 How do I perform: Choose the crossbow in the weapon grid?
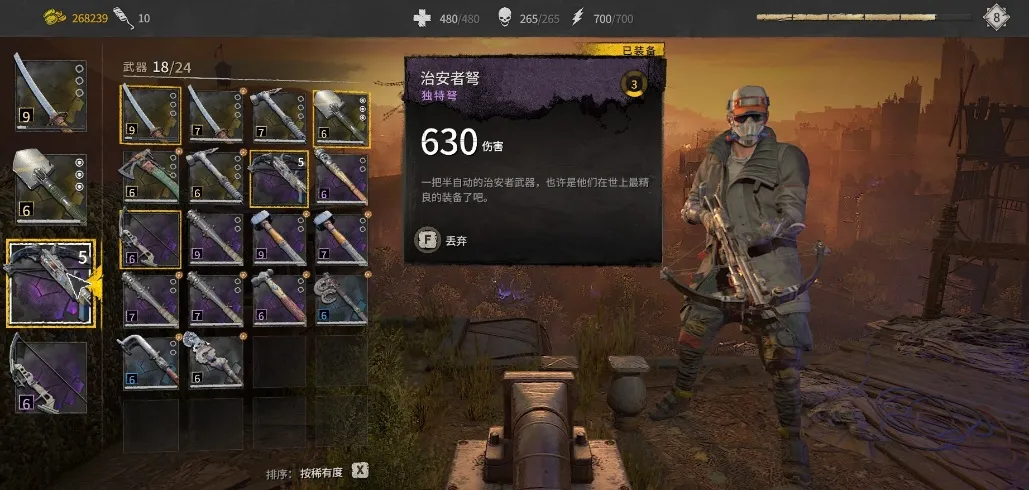278,177
